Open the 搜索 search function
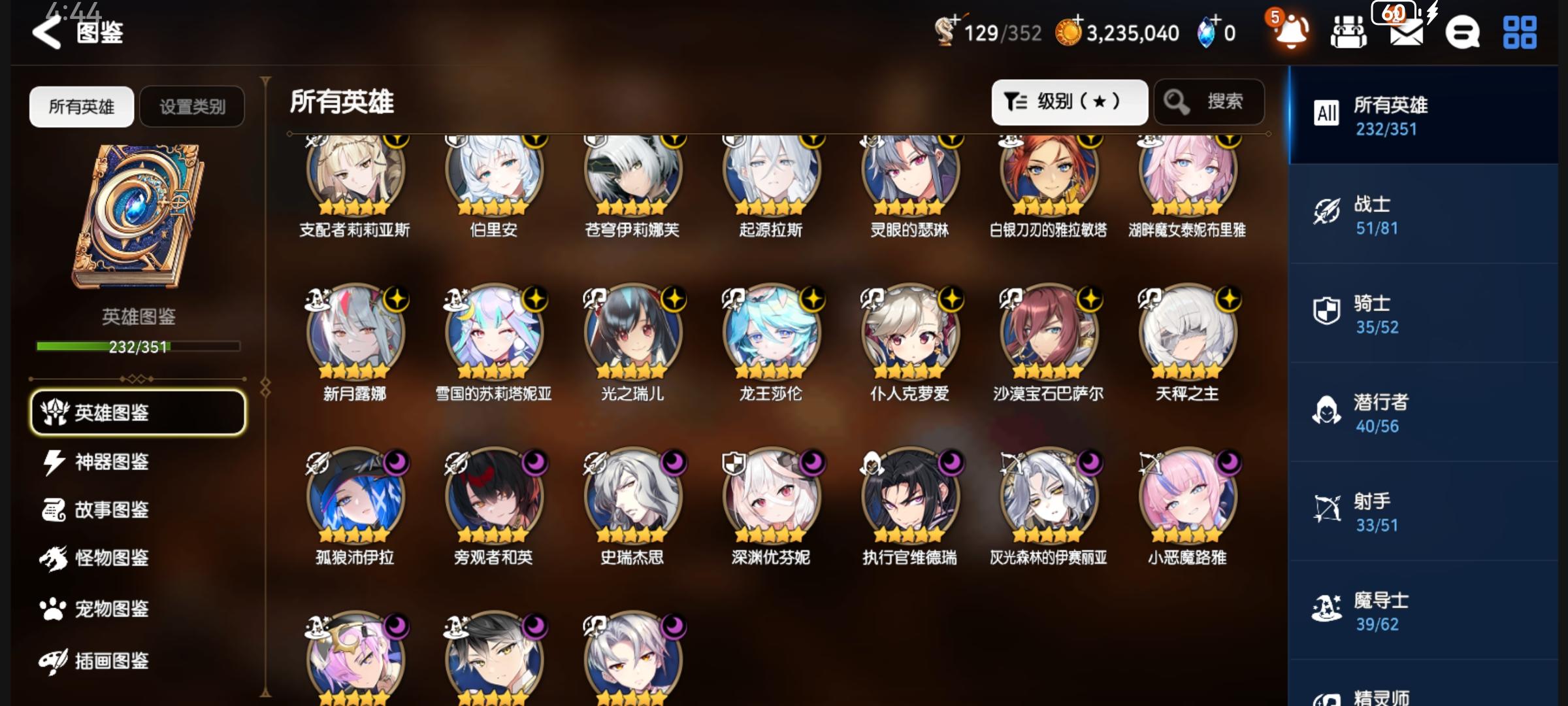This screenshot has width=1568, height=706. [x=1209, y=101]
